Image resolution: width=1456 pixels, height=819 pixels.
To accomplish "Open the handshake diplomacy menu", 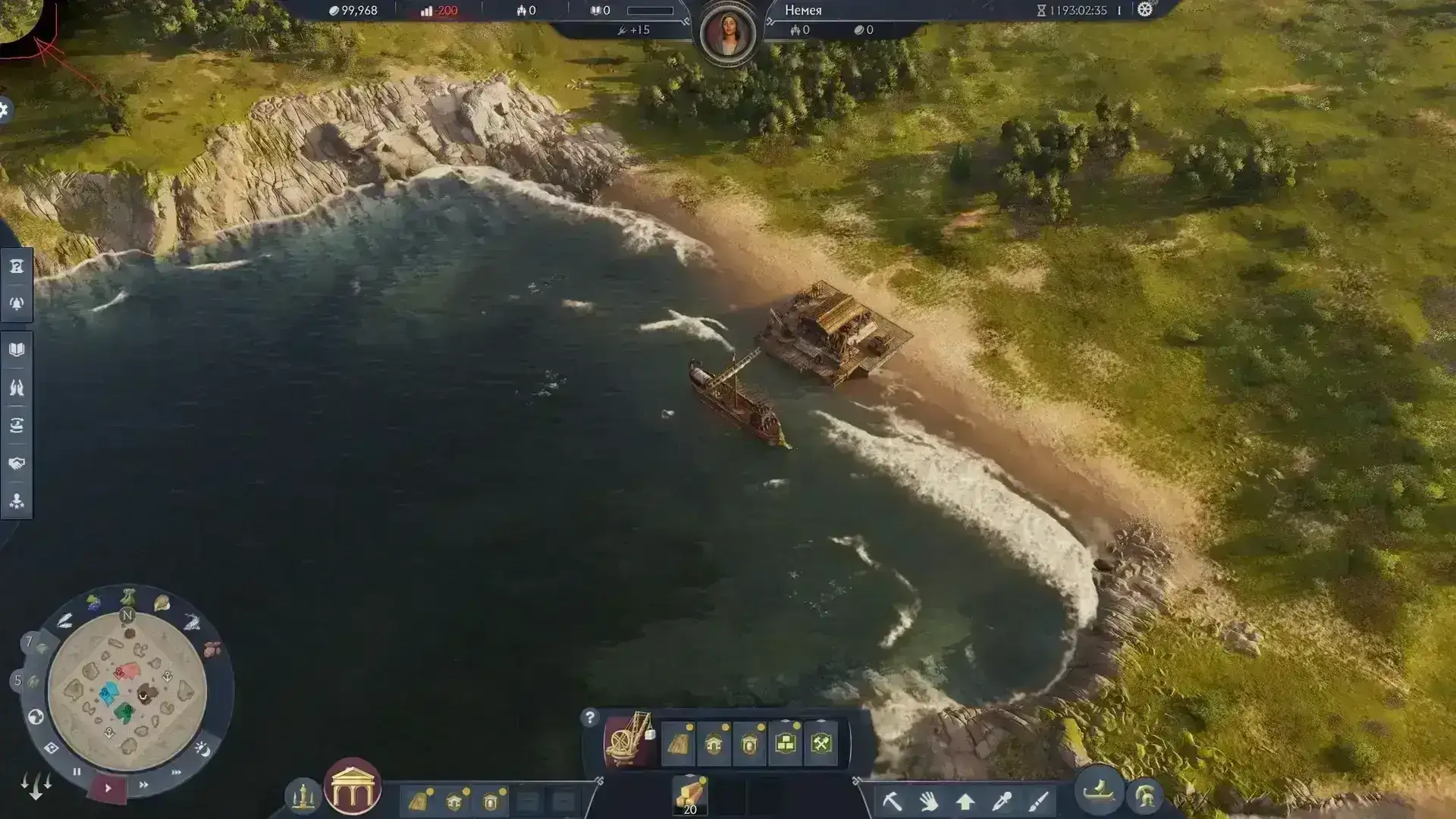I will coord(17,463).
